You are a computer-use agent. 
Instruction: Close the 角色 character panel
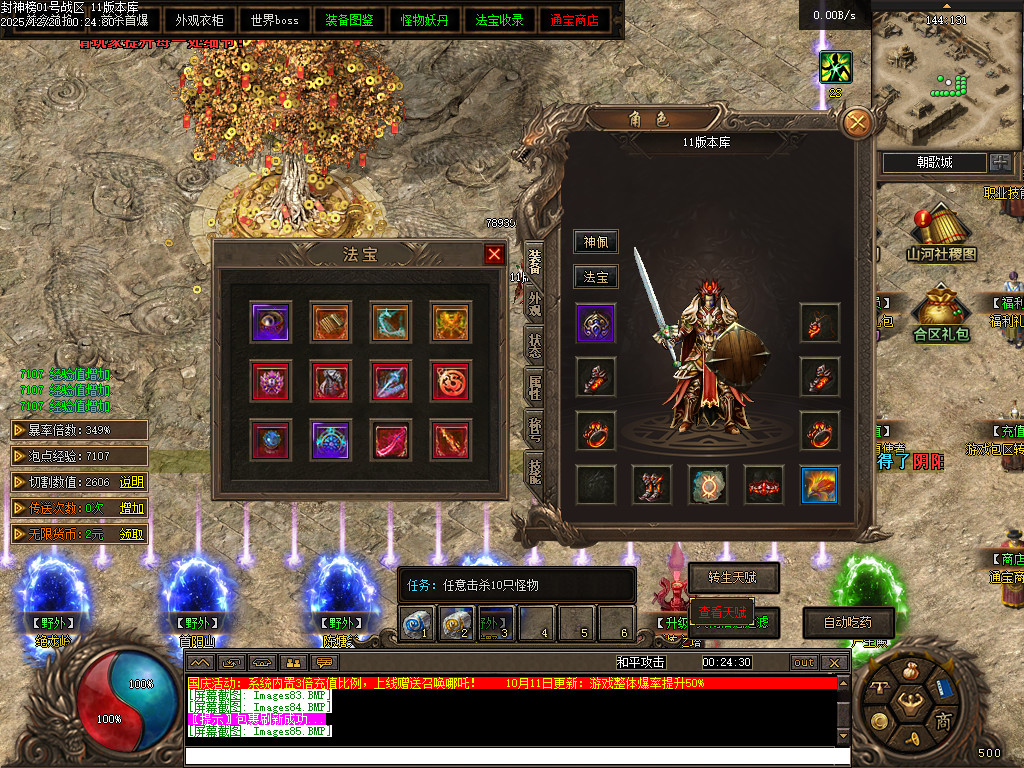[858, 124]
